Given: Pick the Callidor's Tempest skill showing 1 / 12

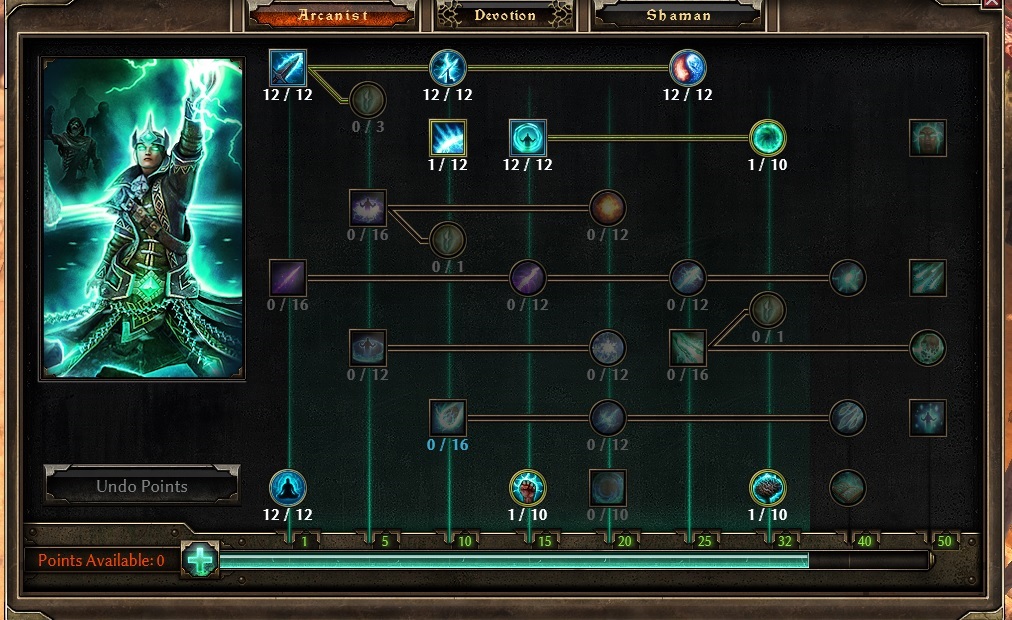Looking at the screenshot, I should click(448, 138).
